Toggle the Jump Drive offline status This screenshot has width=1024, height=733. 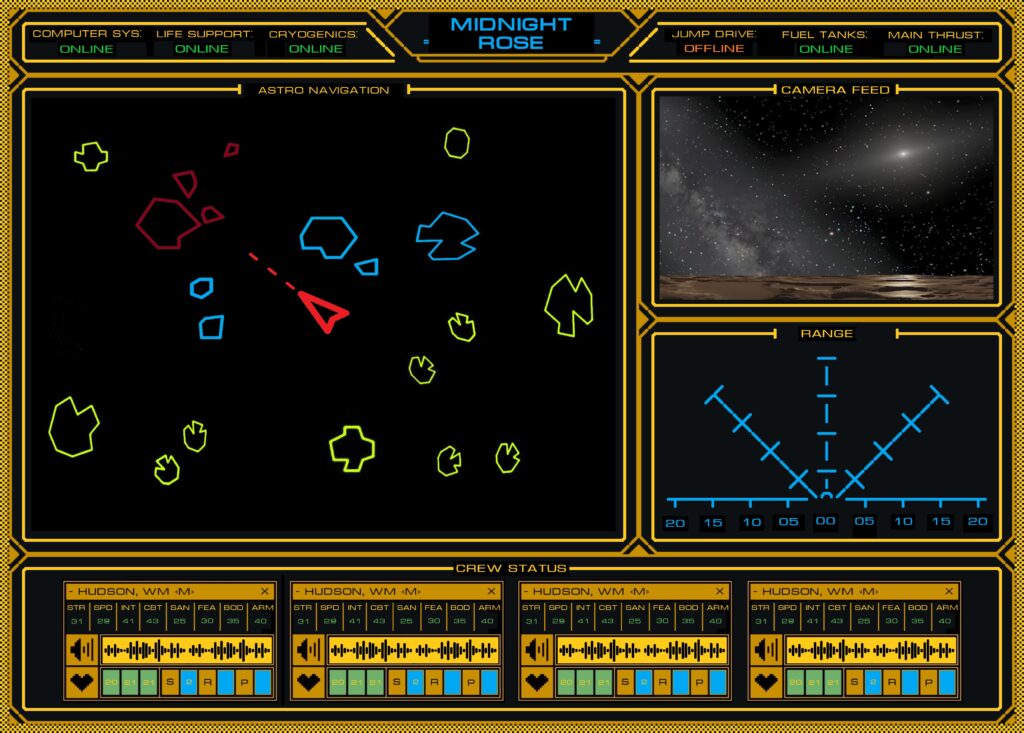tap(713, 48)
